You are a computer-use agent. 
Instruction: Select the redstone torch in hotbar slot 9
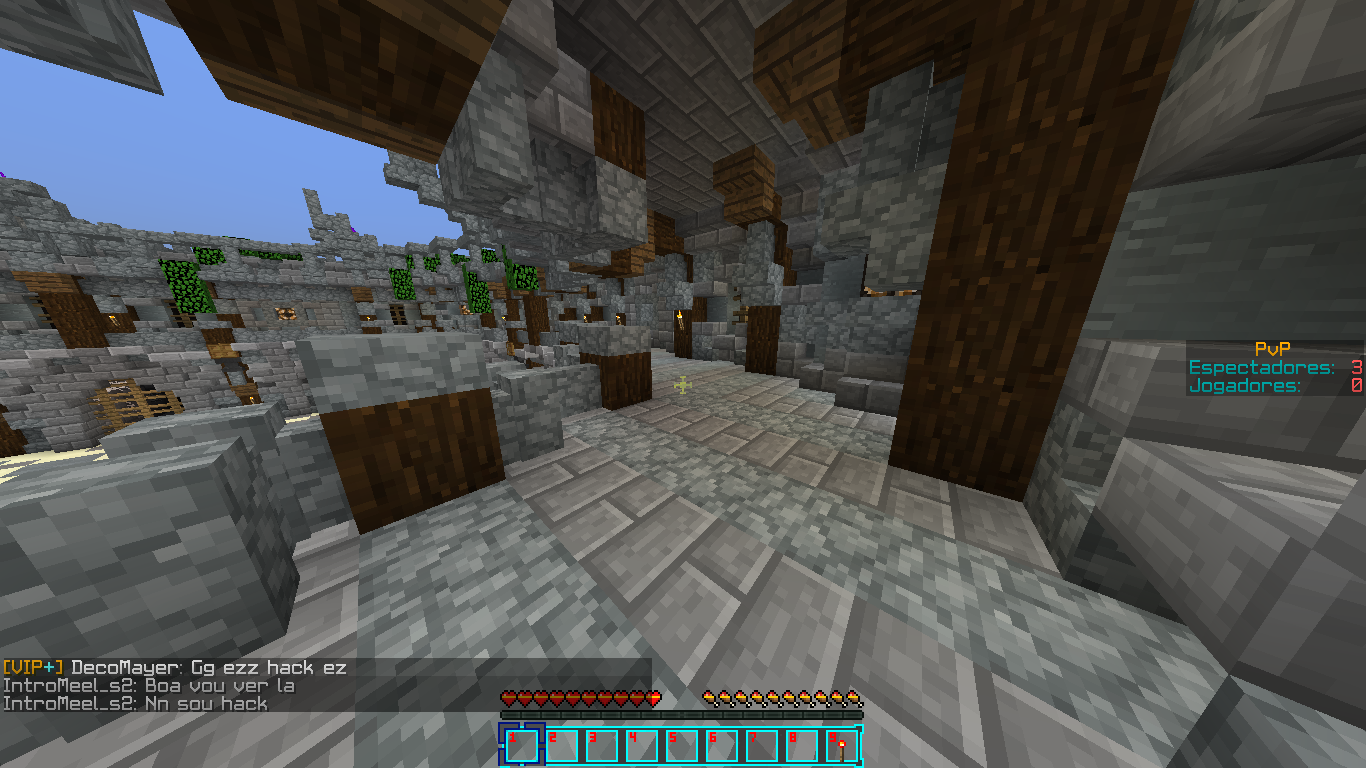pos(841,746)
